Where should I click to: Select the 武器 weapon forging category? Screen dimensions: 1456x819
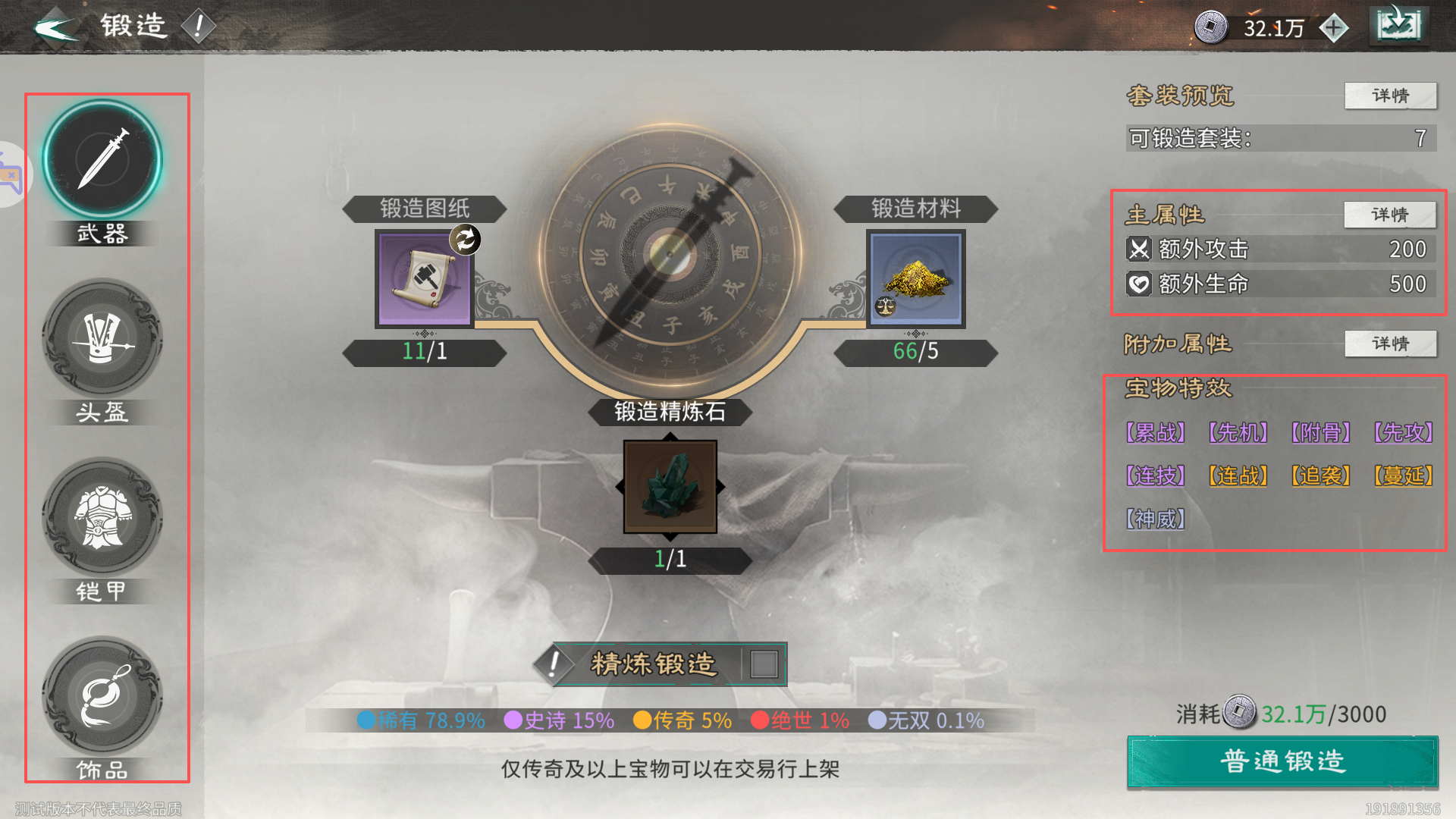click(102, 159)
